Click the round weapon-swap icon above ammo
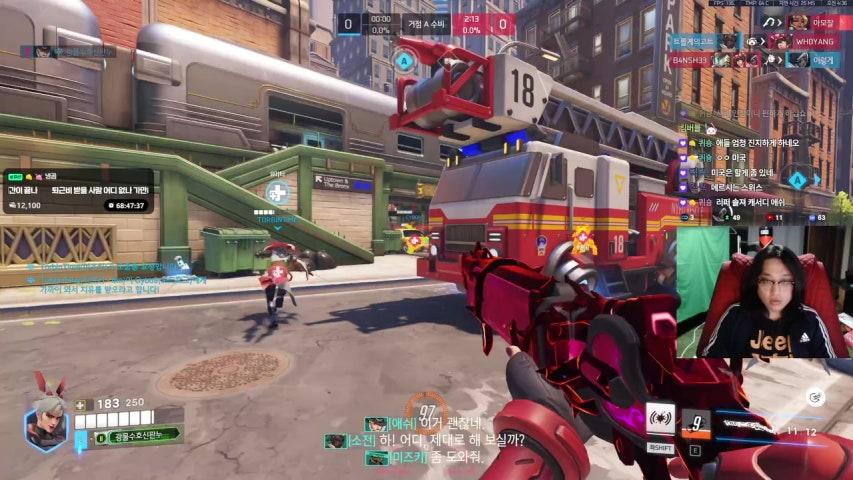Image resolution: width=853 pixels, height=480 pixels. point(815,397)
